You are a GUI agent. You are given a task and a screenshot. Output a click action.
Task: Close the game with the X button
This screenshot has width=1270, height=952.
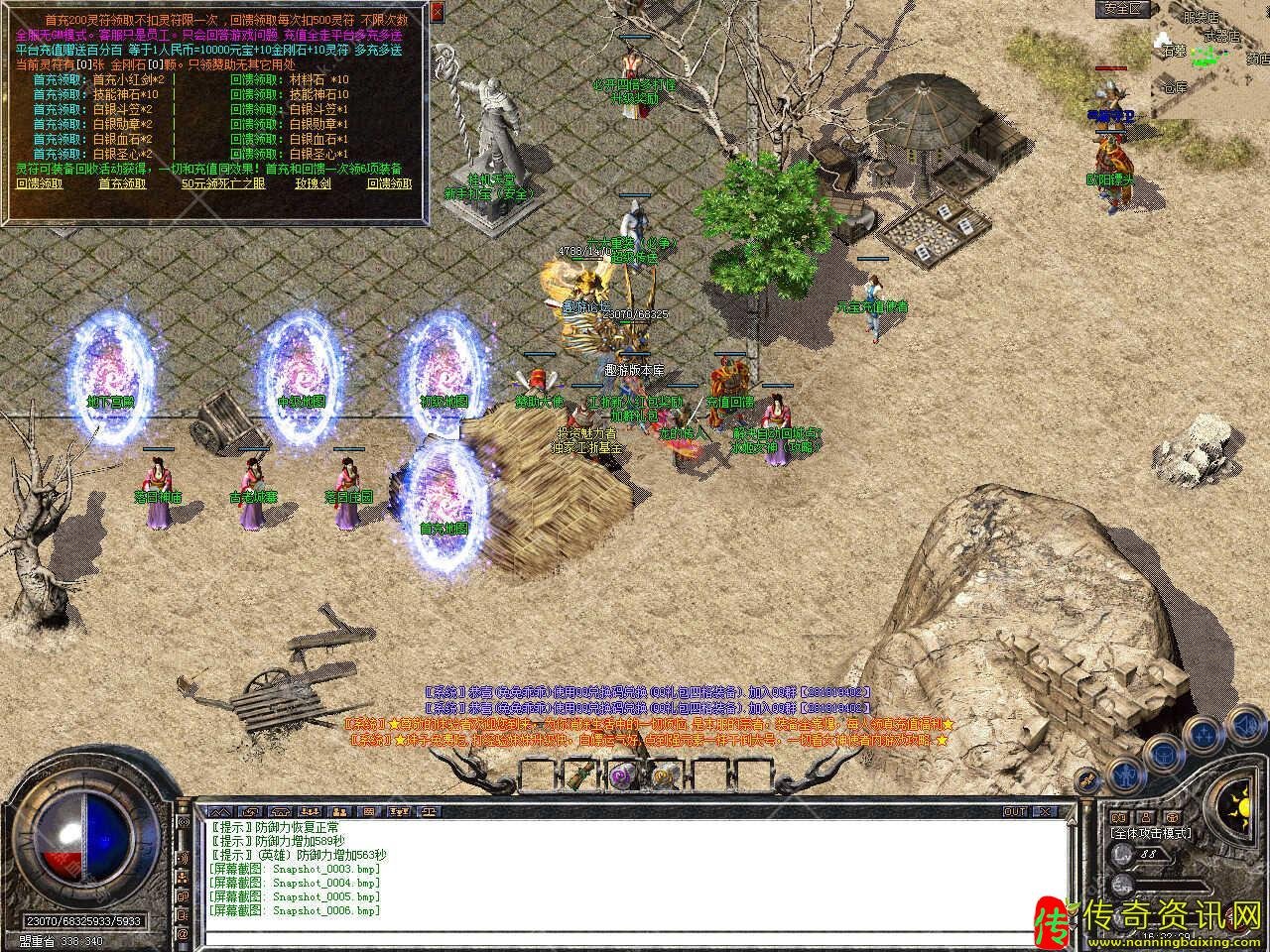click(x=1044, y=811)
